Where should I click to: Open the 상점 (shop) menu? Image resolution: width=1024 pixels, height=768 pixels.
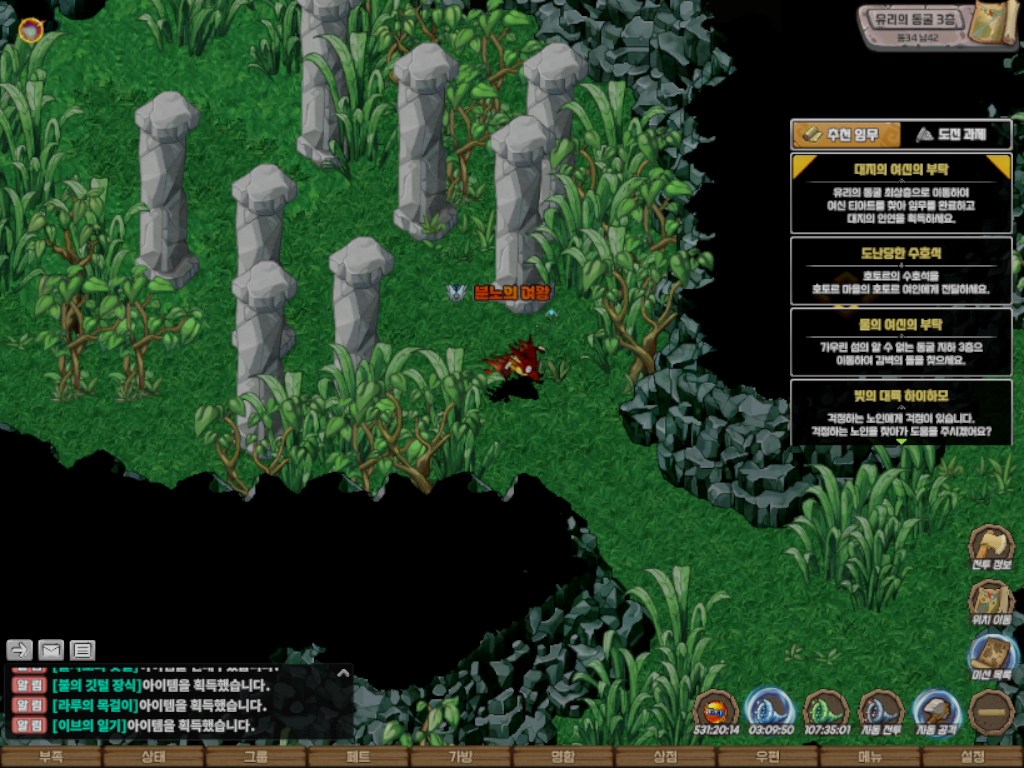coord(665,757)
